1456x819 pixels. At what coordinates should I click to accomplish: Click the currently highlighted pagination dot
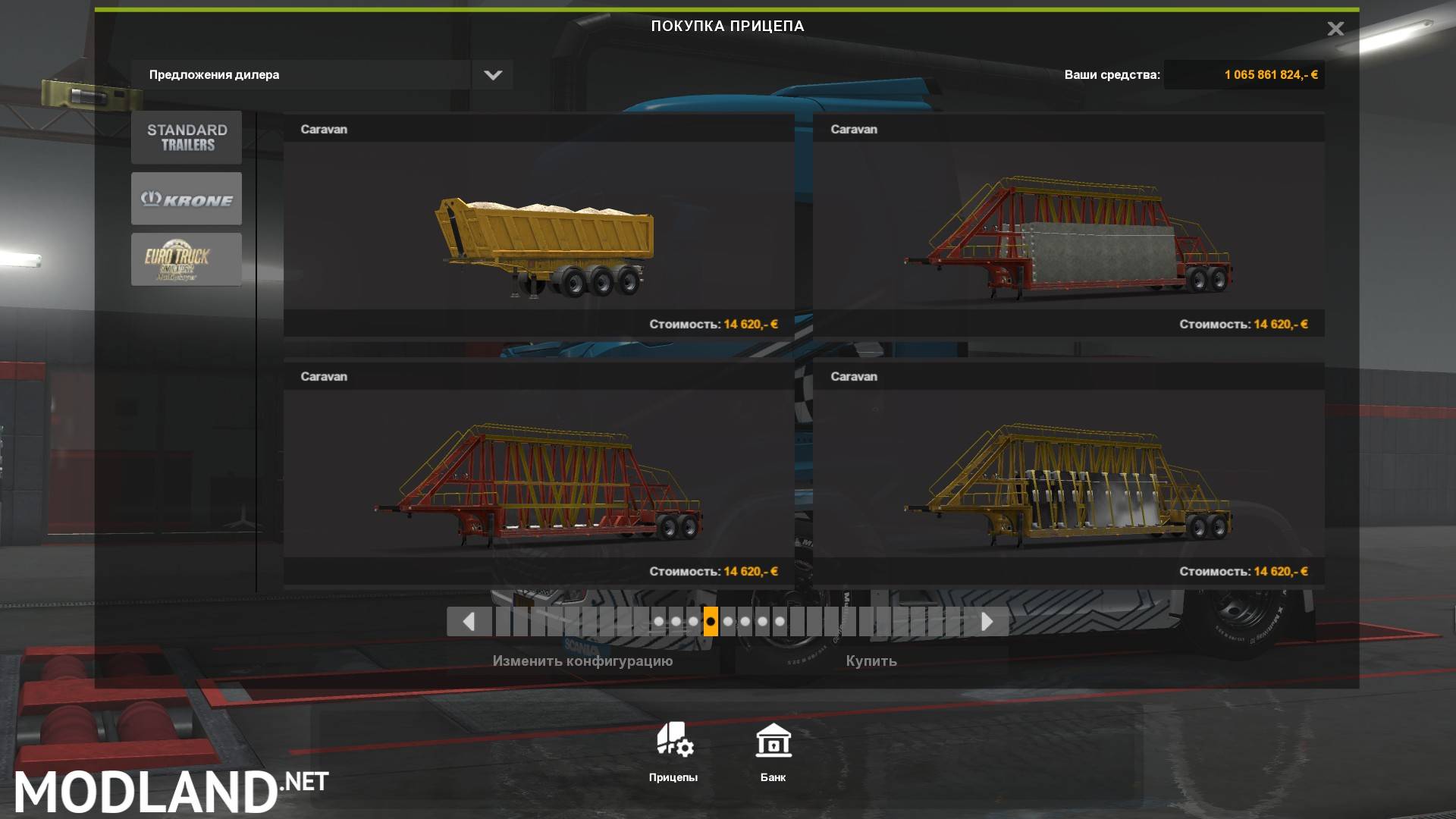(711, 622)
